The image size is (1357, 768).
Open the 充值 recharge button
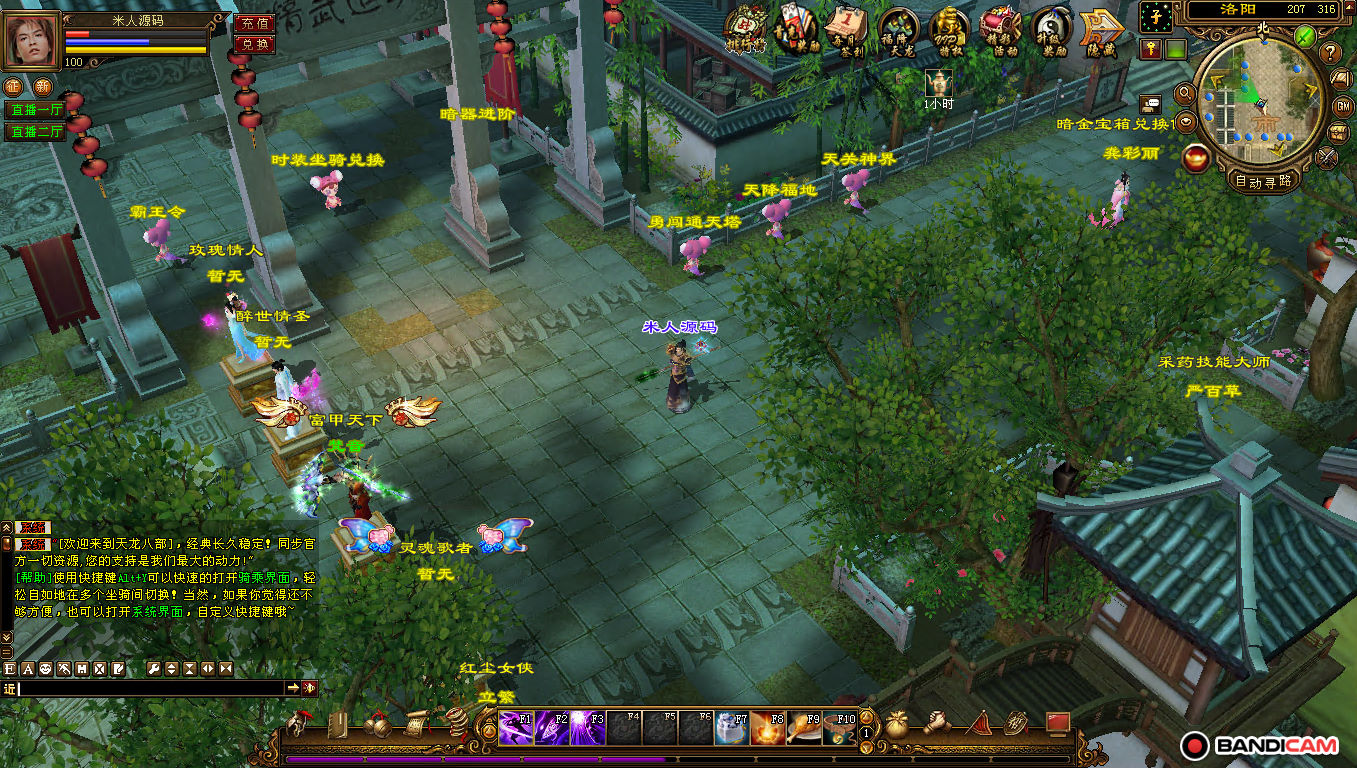(x=254, y=23)
